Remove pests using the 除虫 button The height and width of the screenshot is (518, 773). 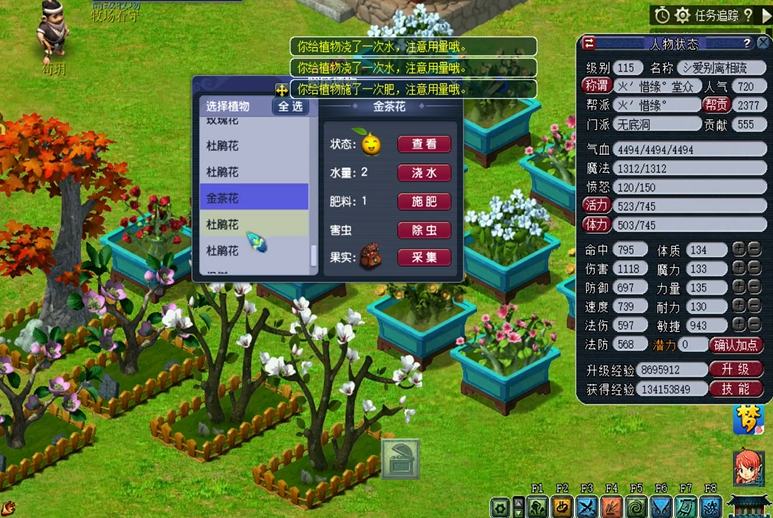(424, 230)
